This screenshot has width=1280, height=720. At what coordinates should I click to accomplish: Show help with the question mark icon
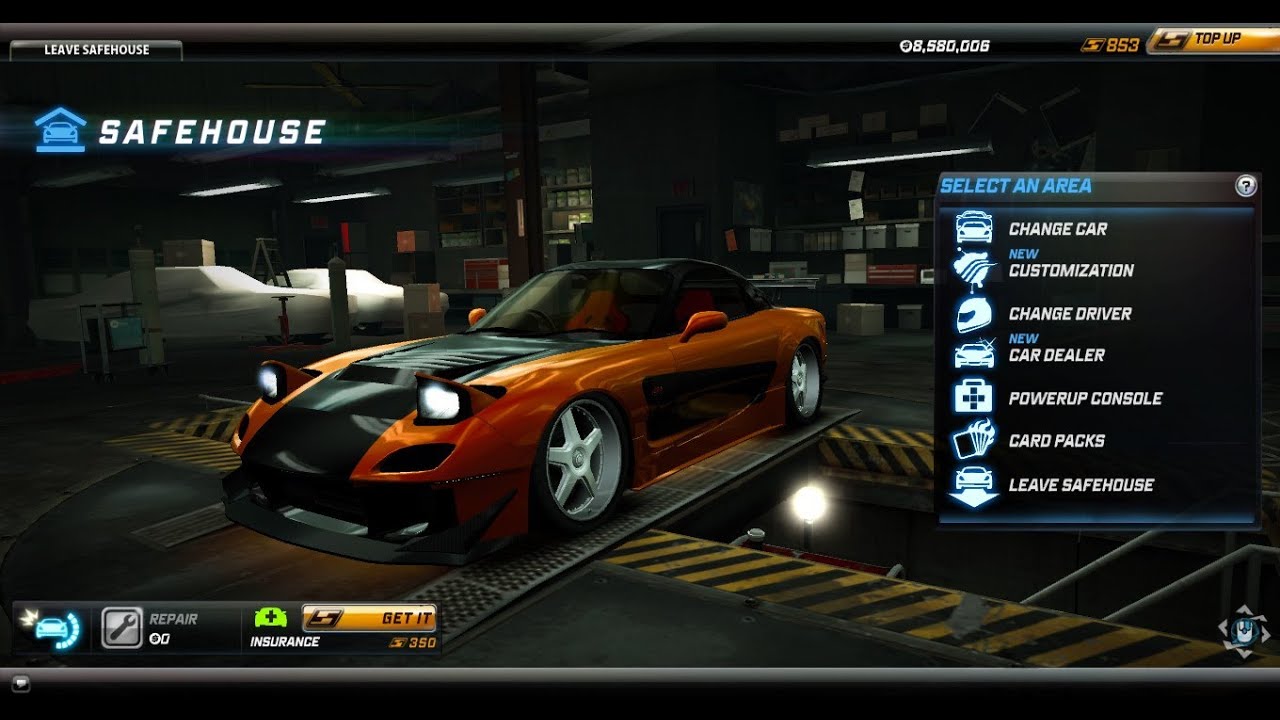[1245, 185]
